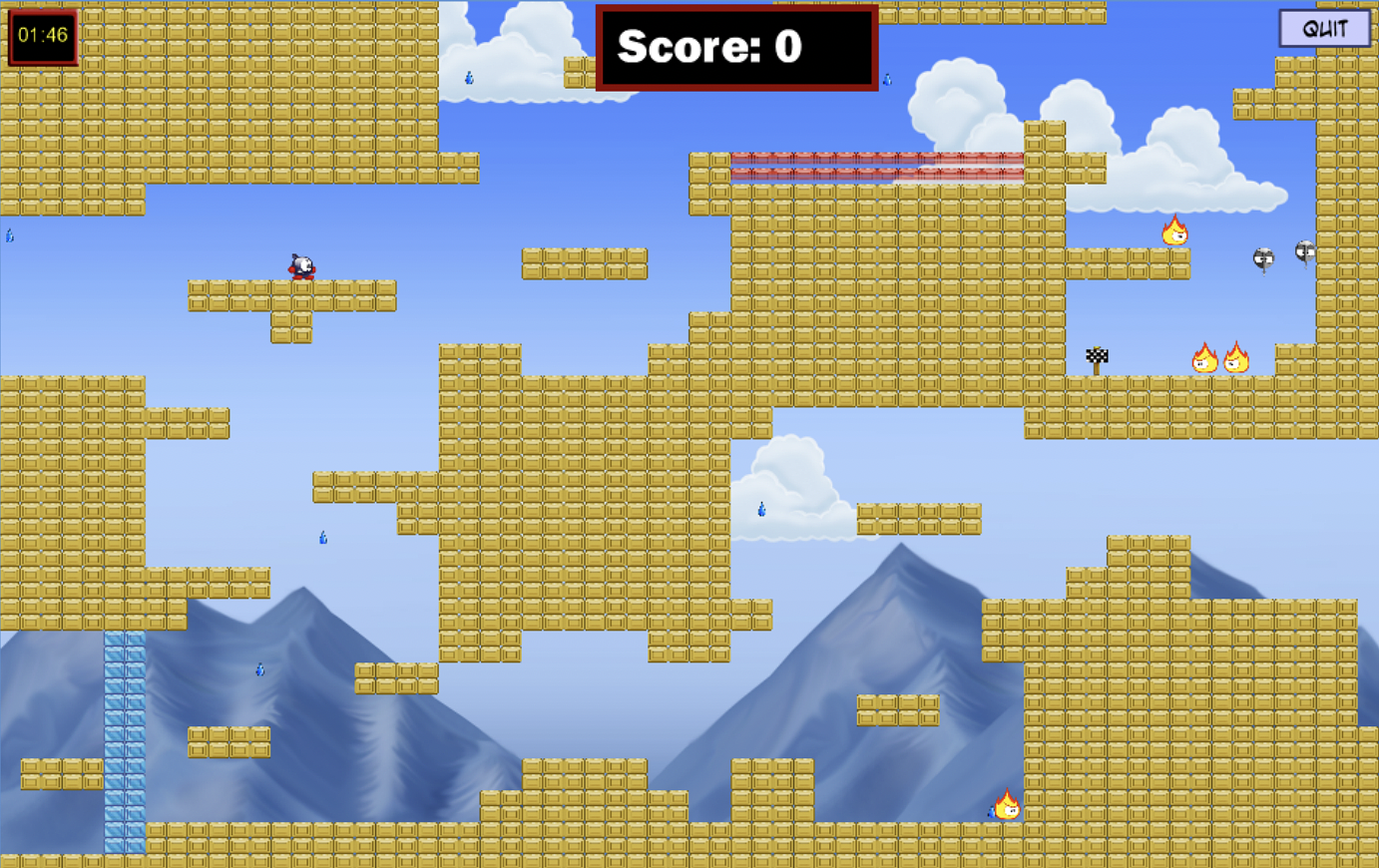Screen dimensions: 1379x868
Task: Click the small floating platform above the player
Action: [587, 261]
